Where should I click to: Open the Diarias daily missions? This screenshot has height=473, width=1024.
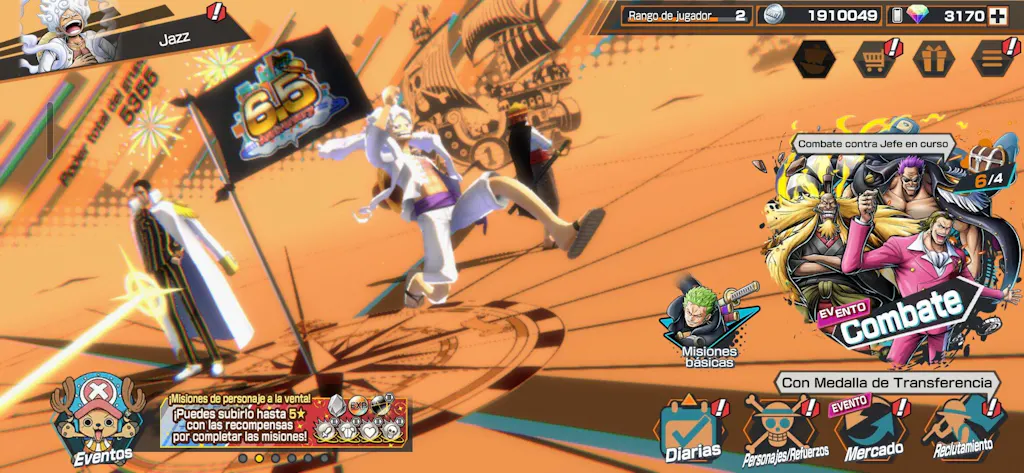[x=691, y=432]
